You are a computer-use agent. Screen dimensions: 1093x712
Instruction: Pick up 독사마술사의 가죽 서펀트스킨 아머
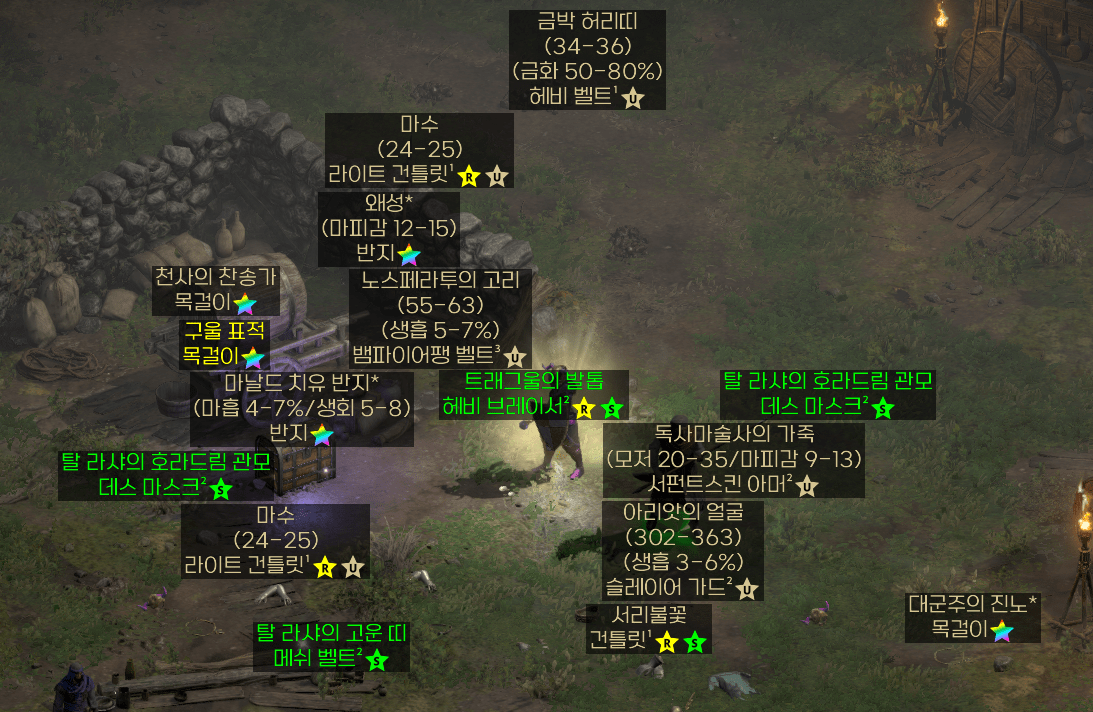click(734, 460)
